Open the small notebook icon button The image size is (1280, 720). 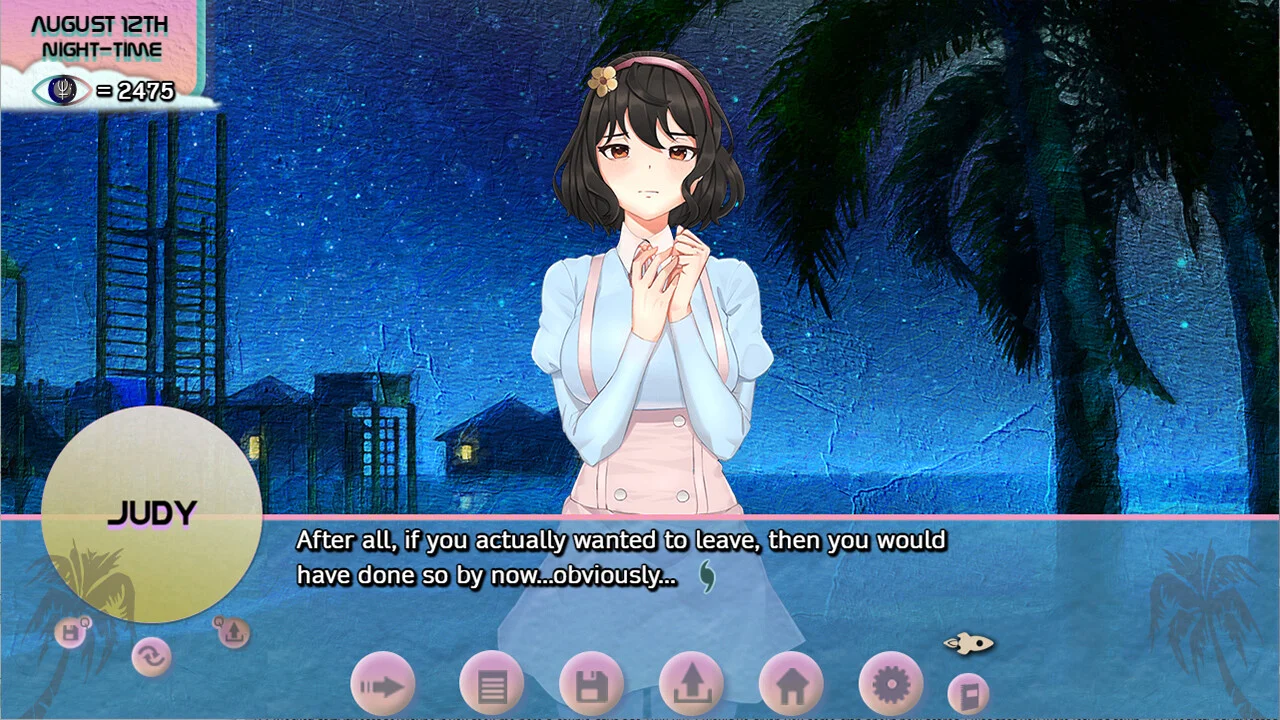click(x=967, y=693)
